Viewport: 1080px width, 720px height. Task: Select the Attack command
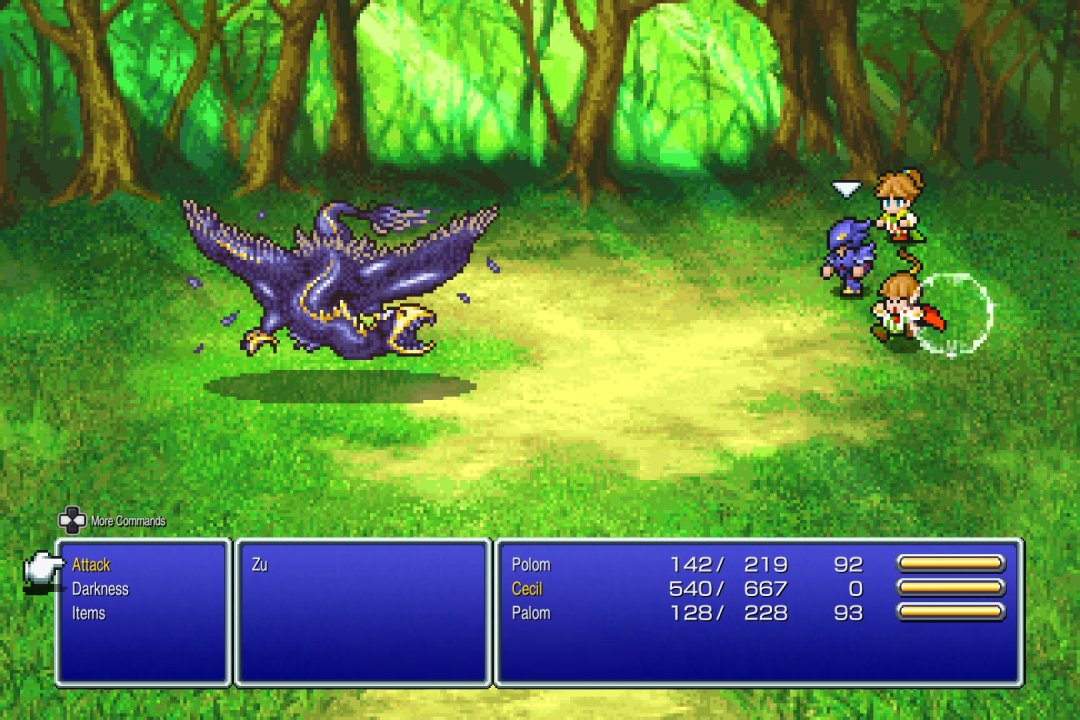pyautogui.click(x=91, y=565)
